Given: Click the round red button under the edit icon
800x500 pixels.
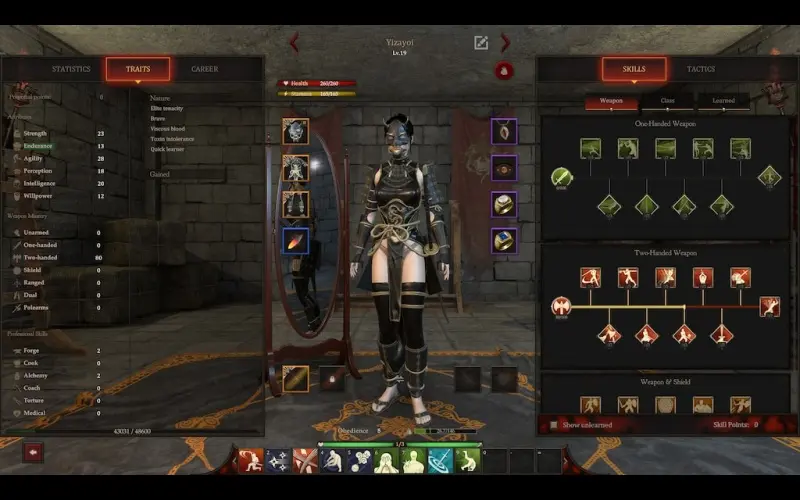Looking at the screenshot, I should point(504,71).
